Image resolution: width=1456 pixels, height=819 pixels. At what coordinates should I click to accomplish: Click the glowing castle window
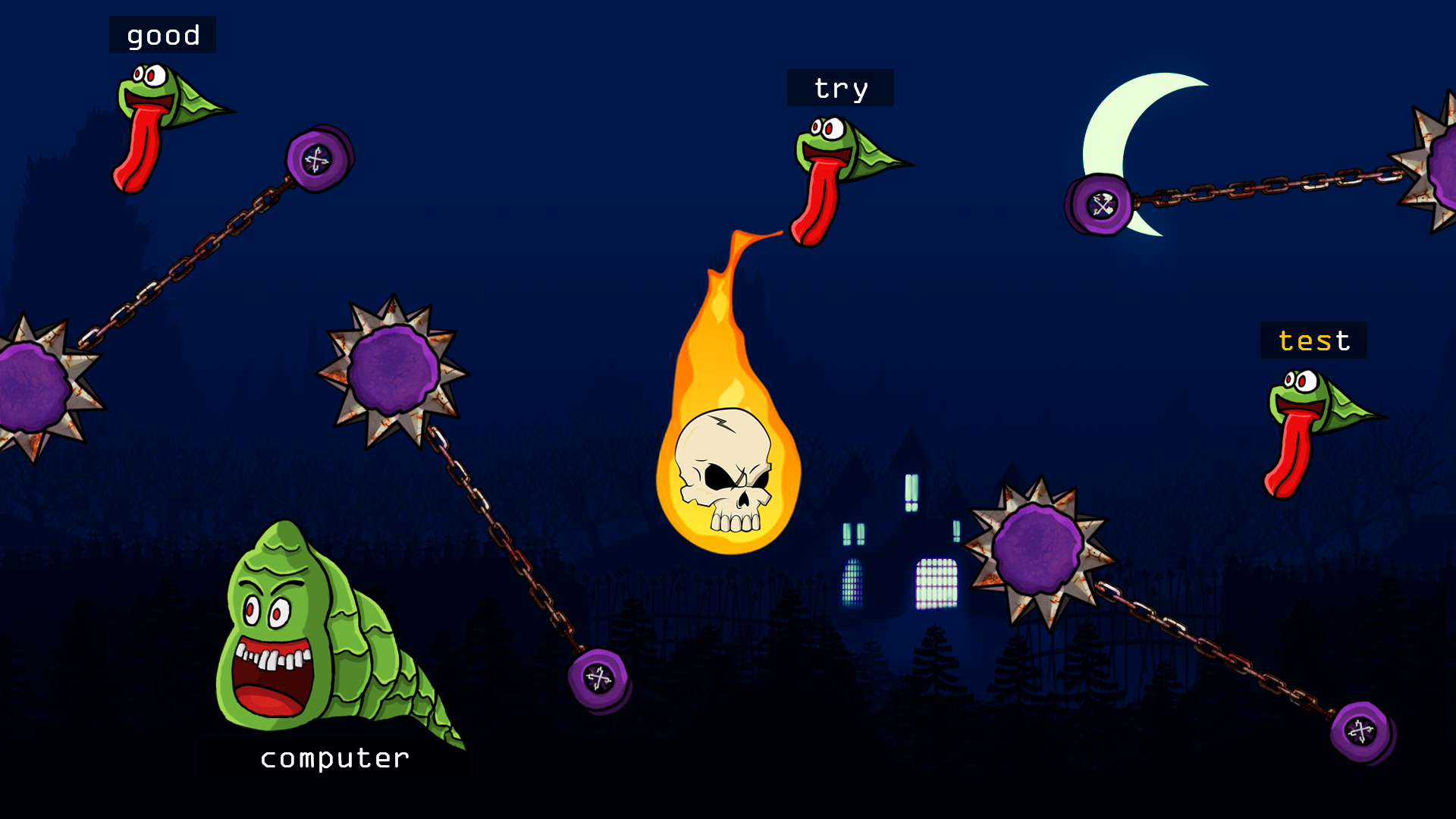coord(937,584)
